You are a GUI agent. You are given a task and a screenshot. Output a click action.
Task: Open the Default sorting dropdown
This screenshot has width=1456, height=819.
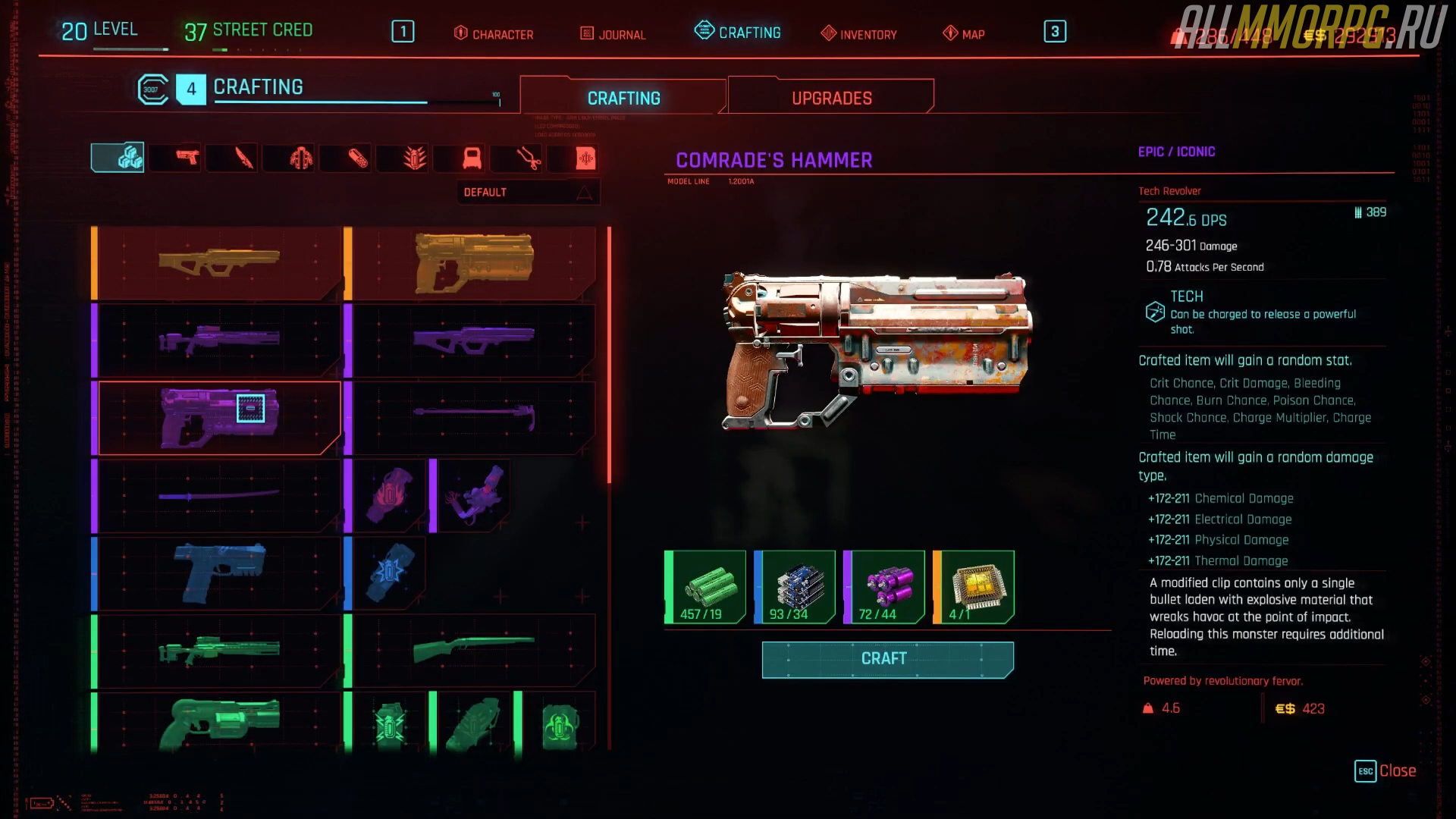(x=528, y=193)
